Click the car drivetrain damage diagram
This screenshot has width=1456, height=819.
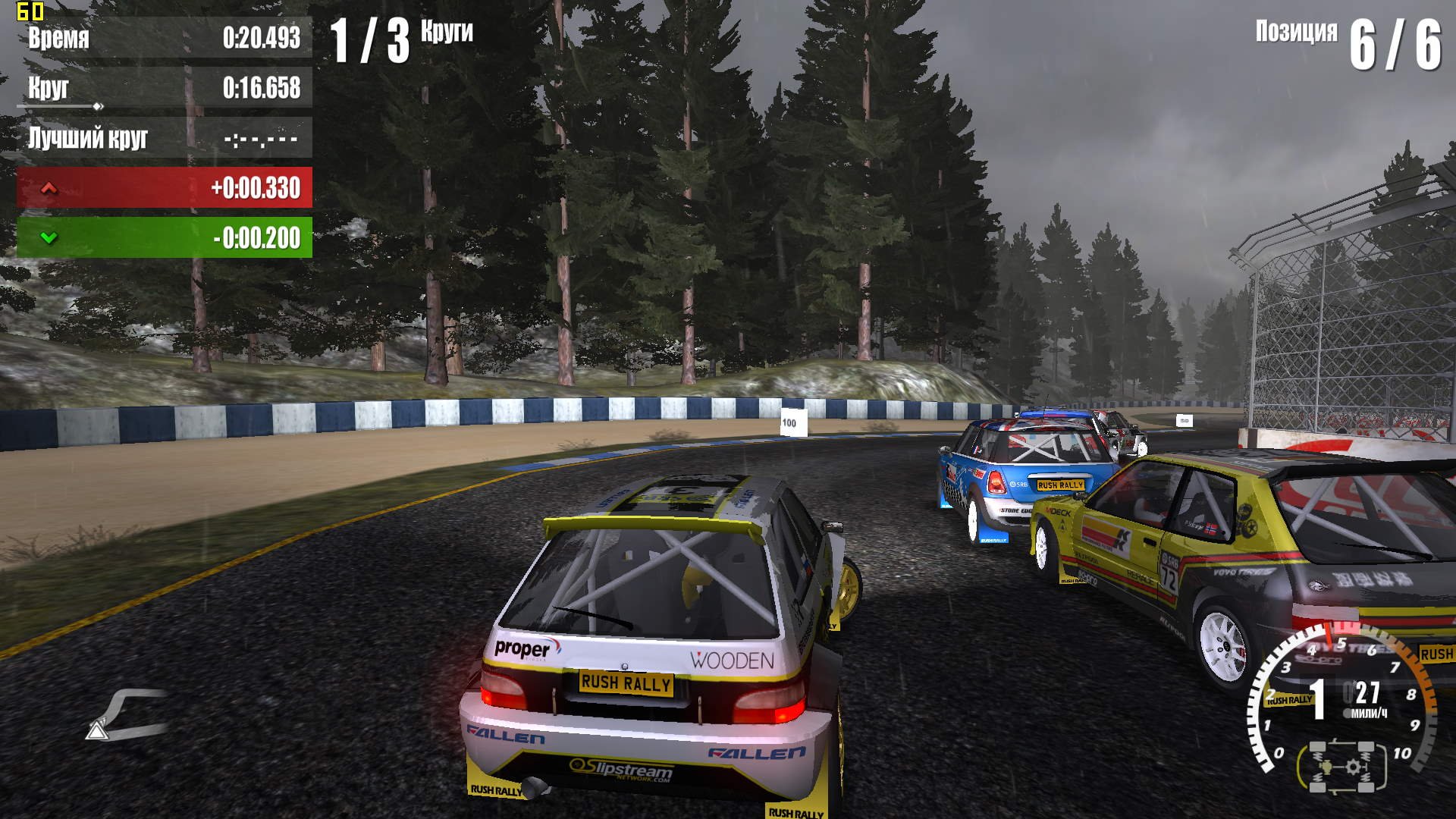click(1341, 767)
